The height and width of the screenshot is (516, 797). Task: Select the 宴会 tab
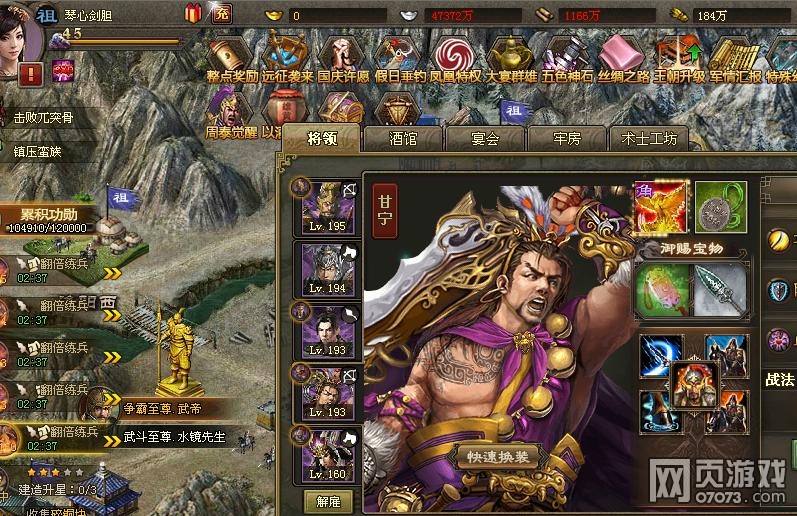[x=485, y=139]
